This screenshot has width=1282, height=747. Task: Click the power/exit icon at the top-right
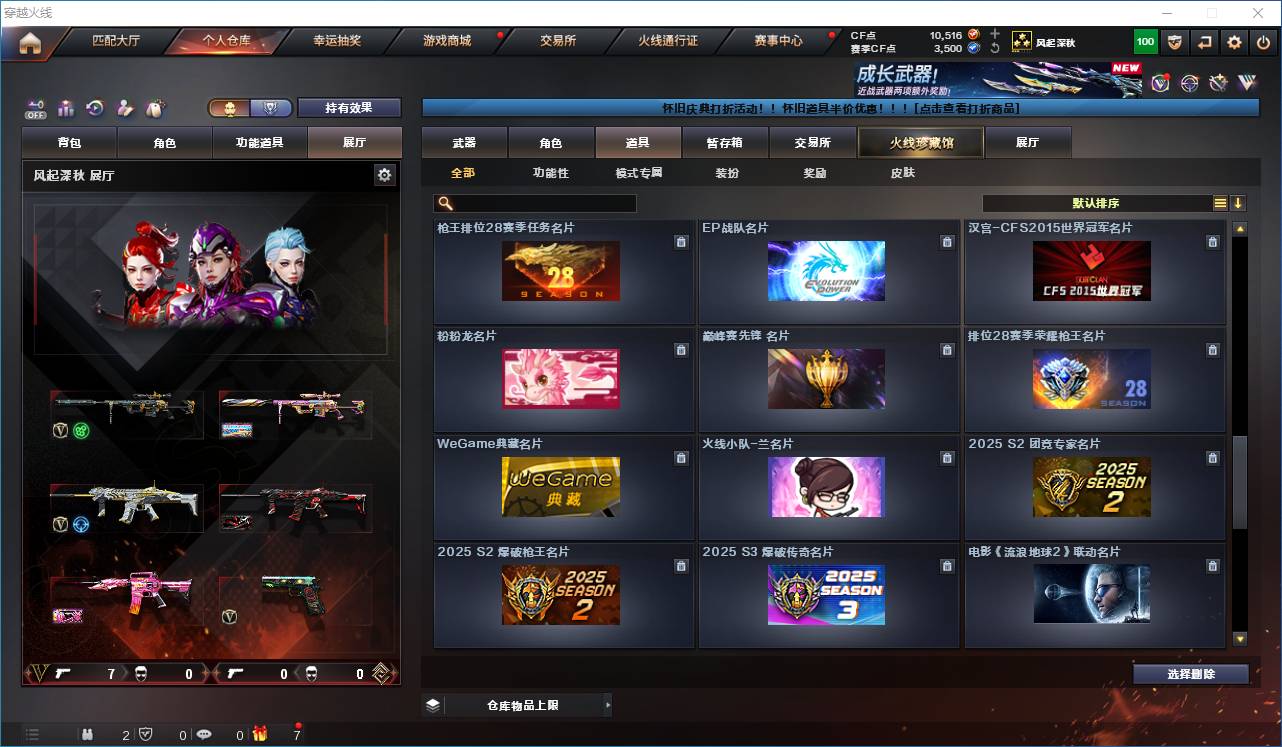pyautogui.click(x=1261, y=41)
